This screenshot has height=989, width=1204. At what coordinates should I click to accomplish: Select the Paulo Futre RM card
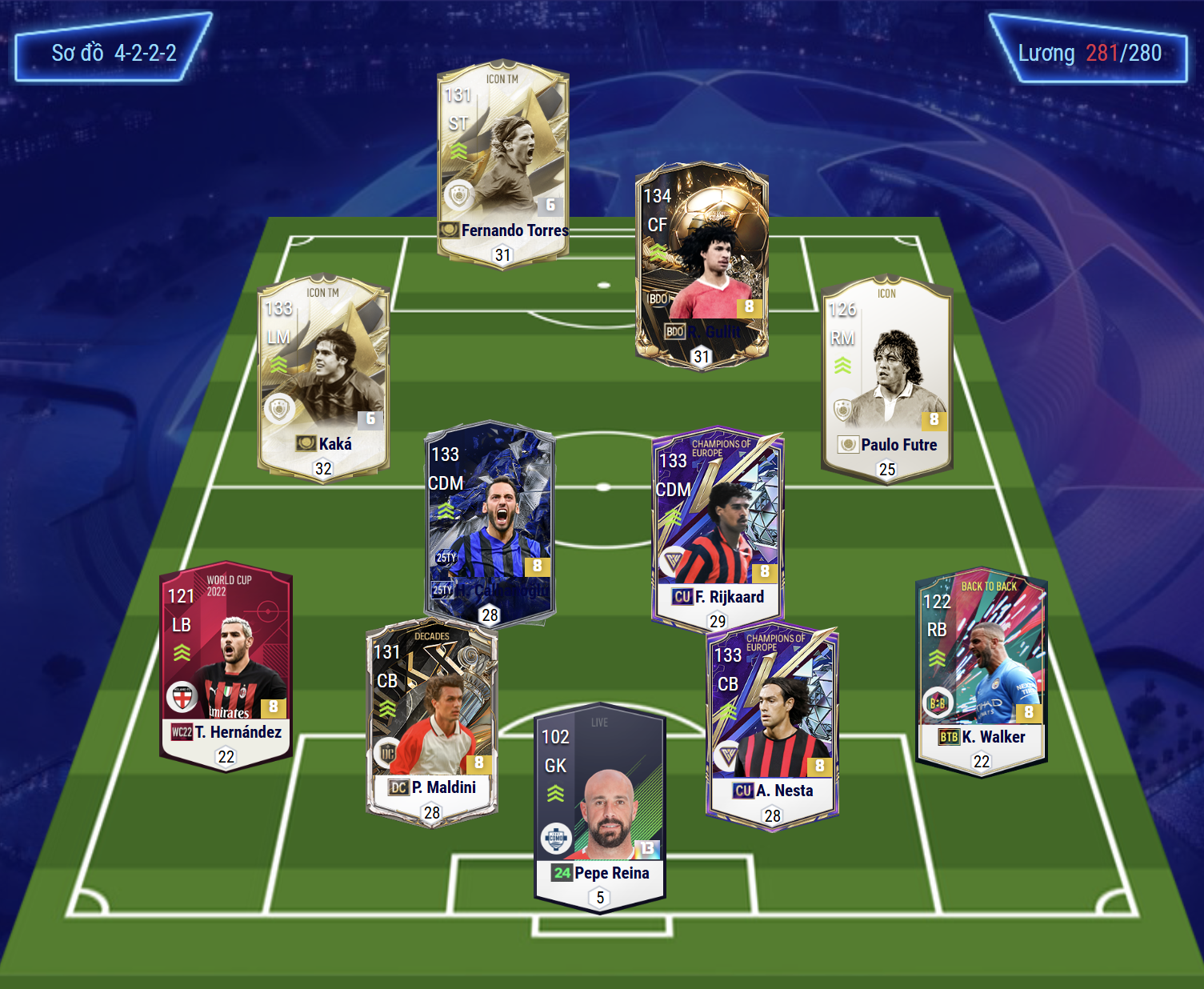coord(886,378)
